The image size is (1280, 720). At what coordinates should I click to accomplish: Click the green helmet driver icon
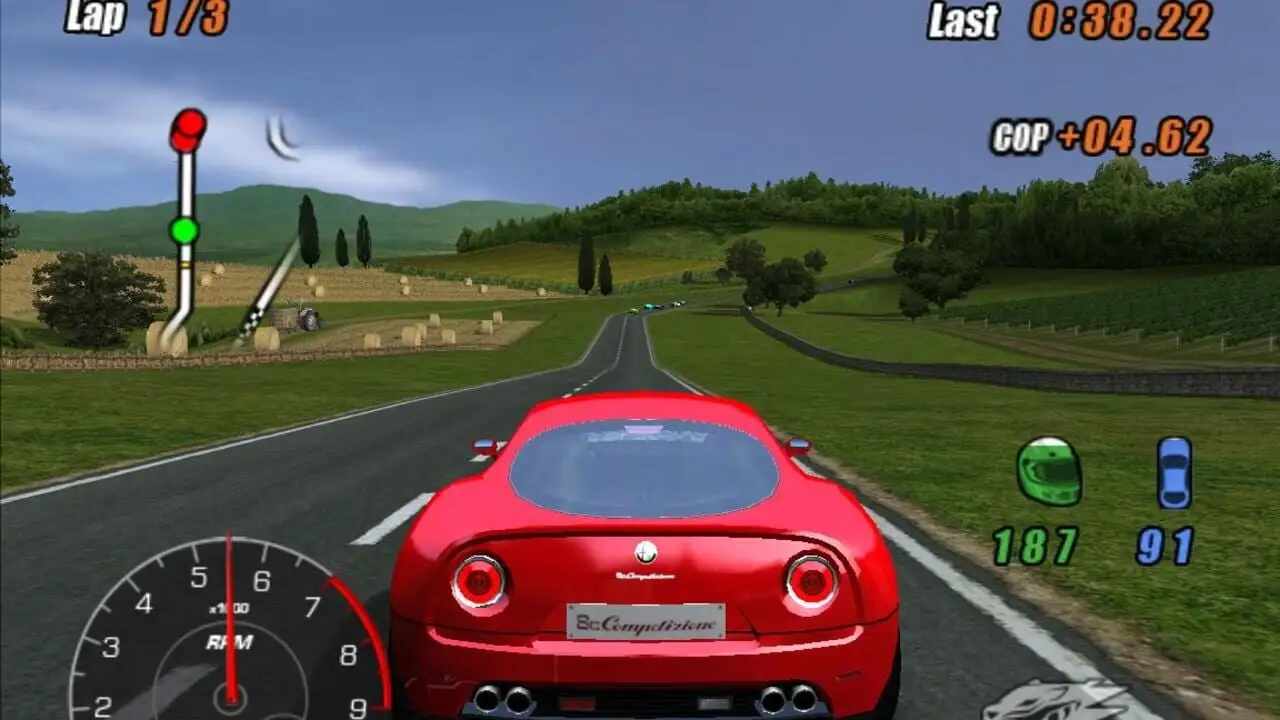1049,471
